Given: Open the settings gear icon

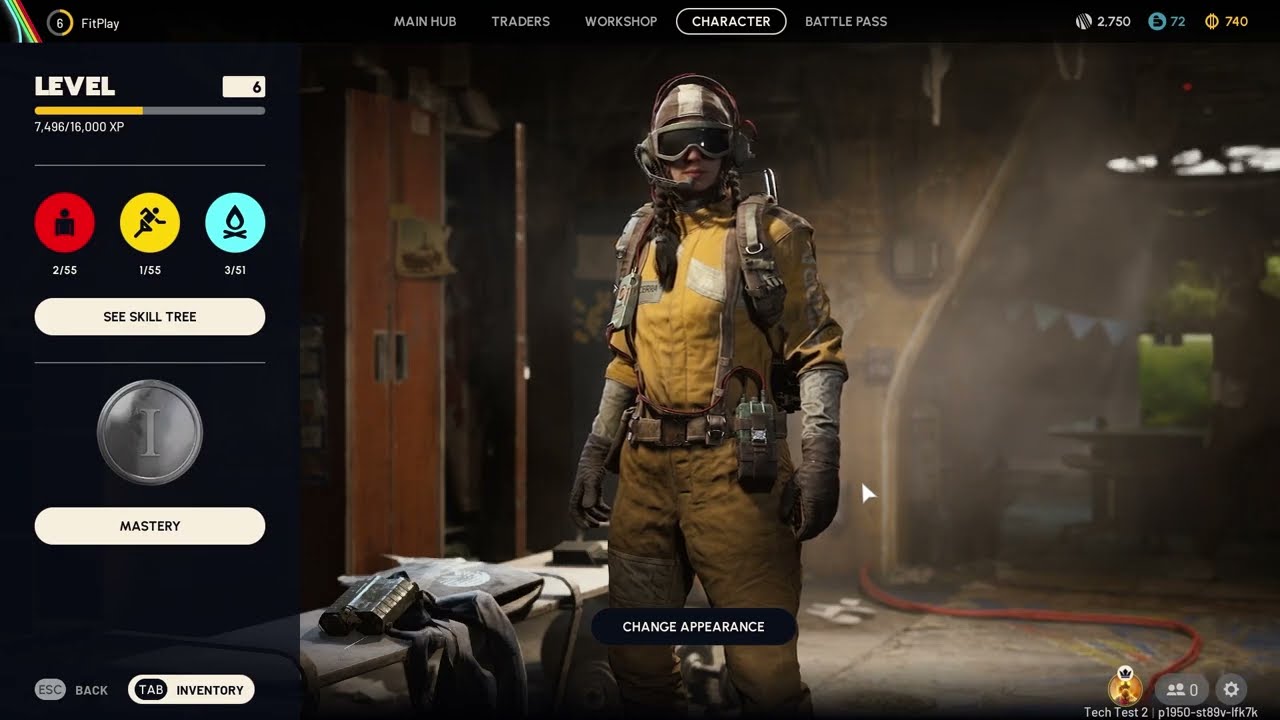Looking at the screenshot, I should 1231,689.
